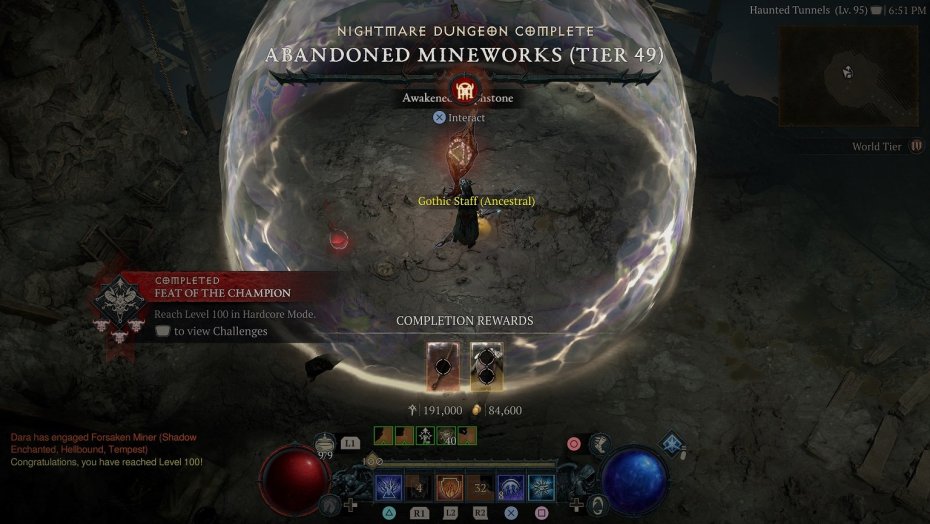Viewport: 930px width, 524px height.
Task: Activate the blue tree-shaped skill
Action: [x=389, y=488]
